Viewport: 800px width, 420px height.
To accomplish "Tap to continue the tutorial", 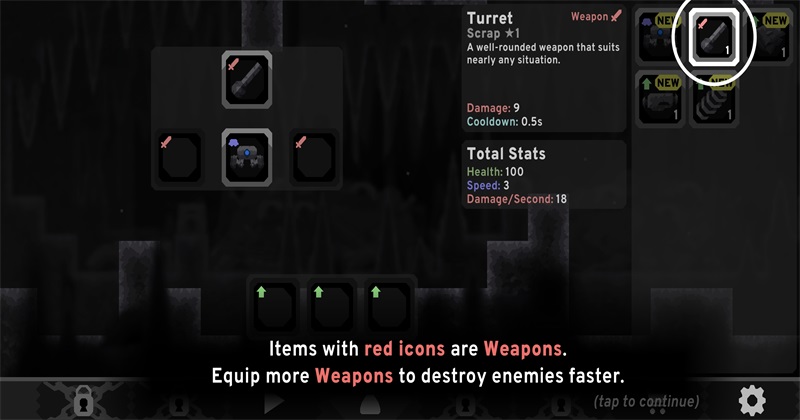I will (x=647, y=402).
